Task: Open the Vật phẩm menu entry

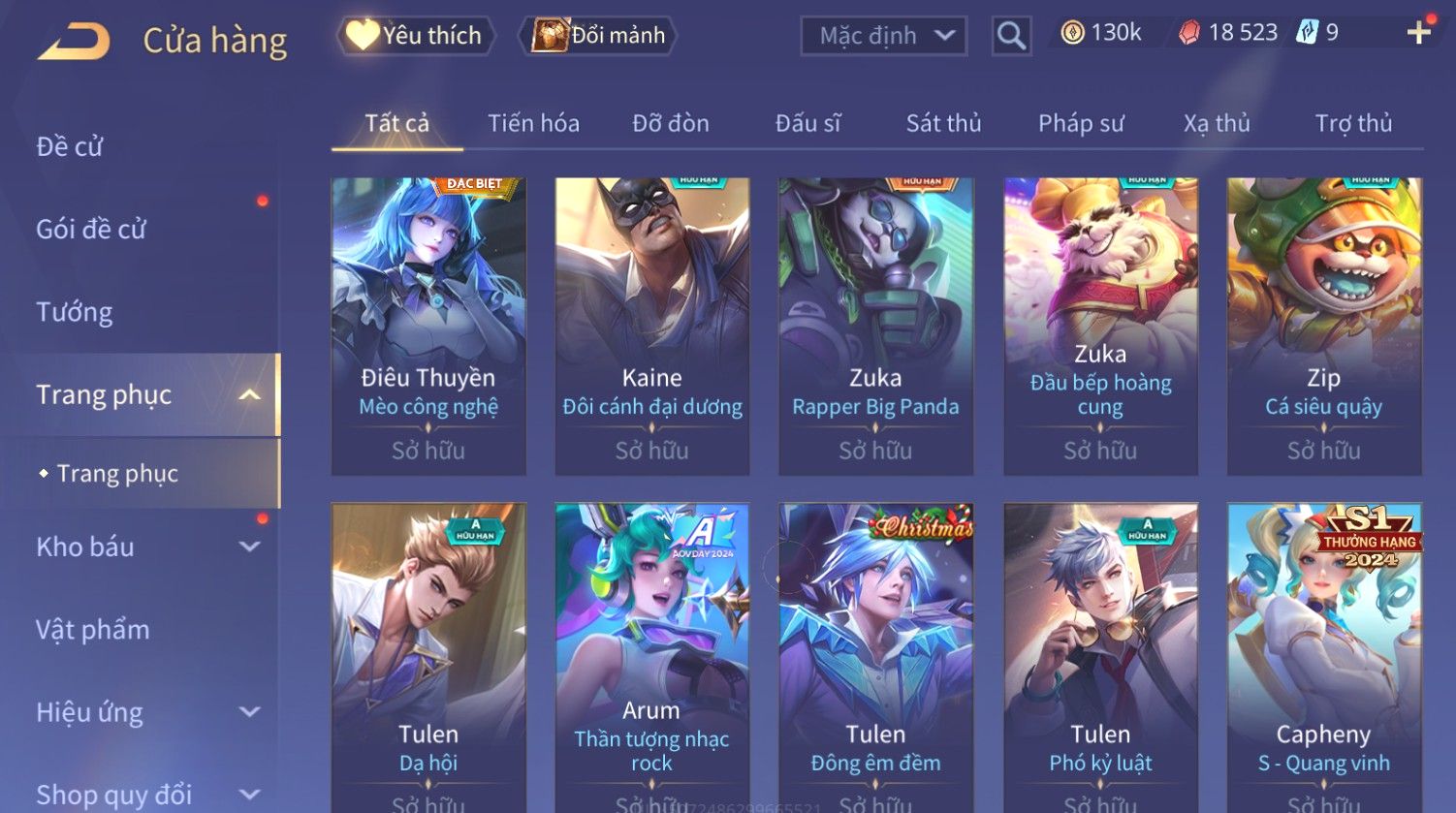Action: pos(93,630)
